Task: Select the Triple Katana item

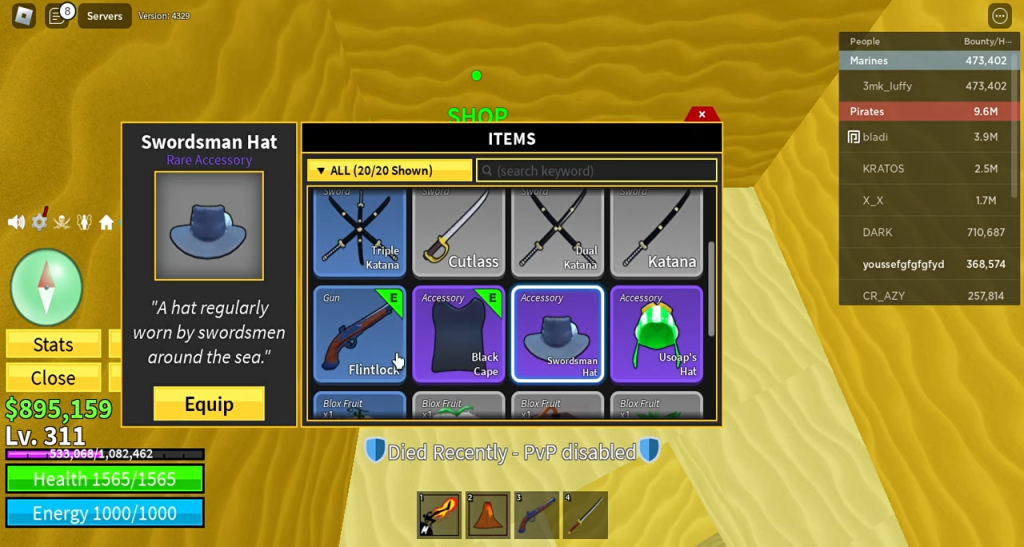Action: click(359, 234)
